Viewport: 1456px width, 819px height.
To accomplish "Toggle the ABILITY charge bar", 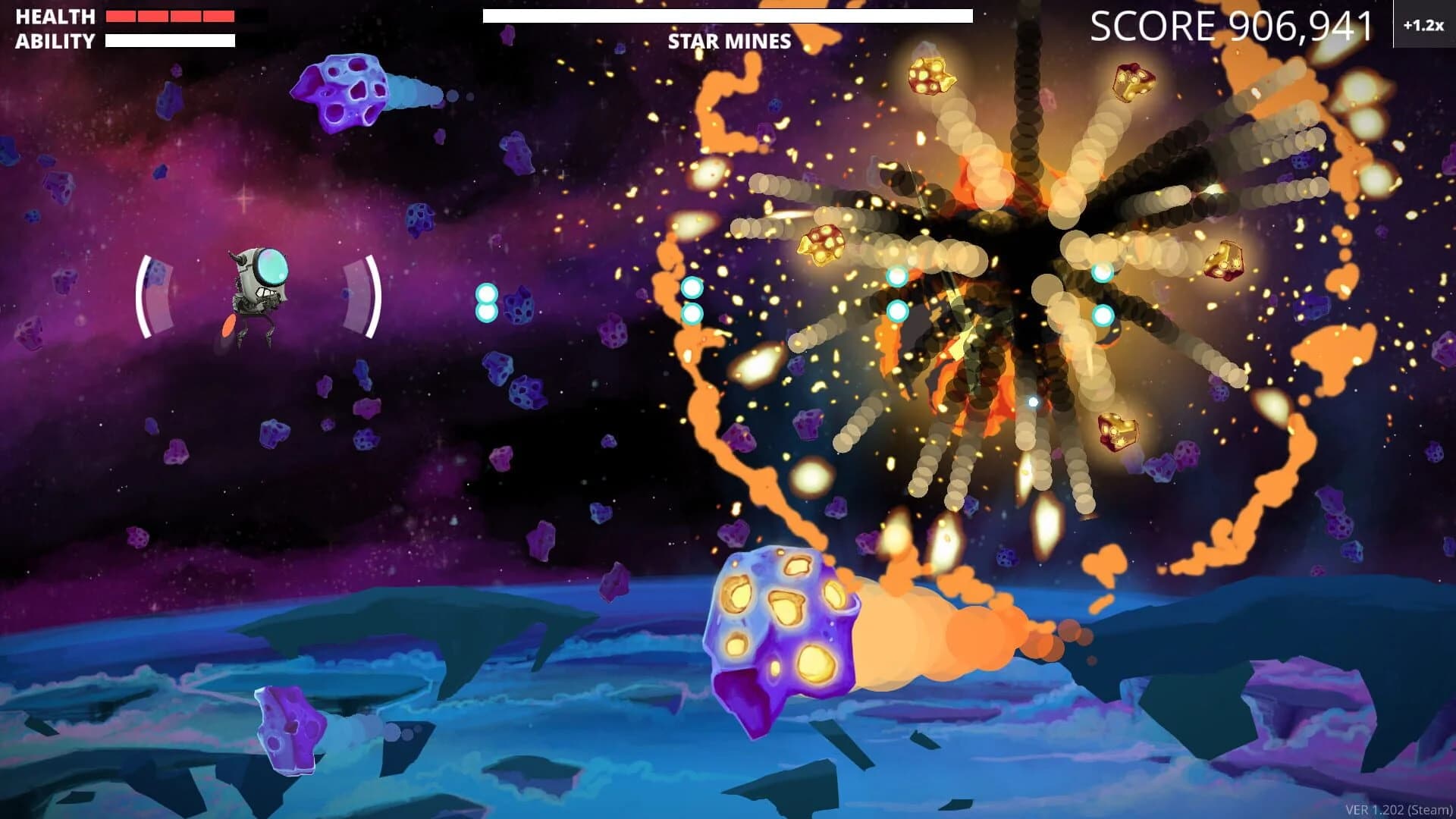I will click(171, 39).
